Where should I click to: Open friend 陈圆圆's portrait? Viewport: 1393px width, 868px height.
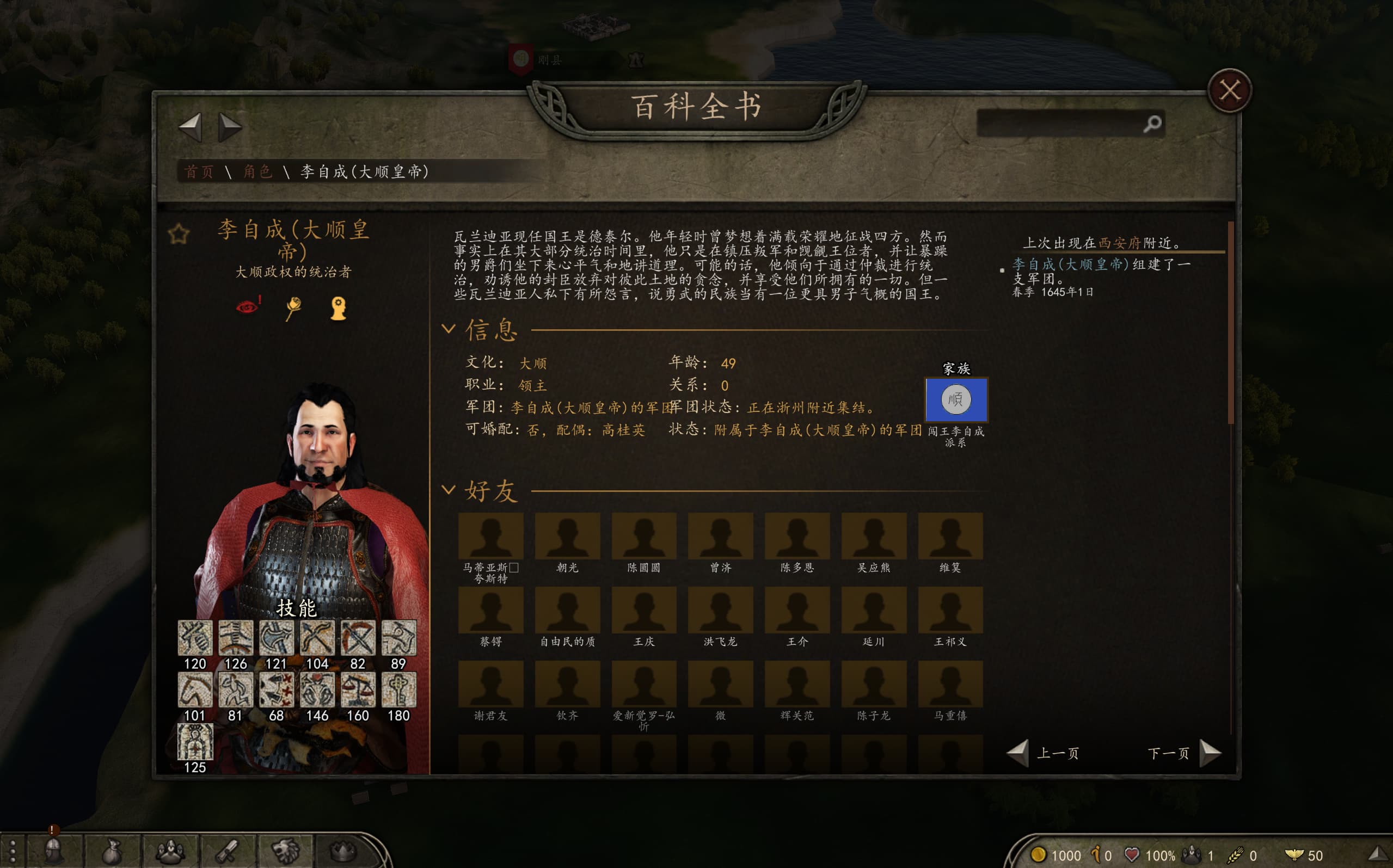(x=643, y=536)
